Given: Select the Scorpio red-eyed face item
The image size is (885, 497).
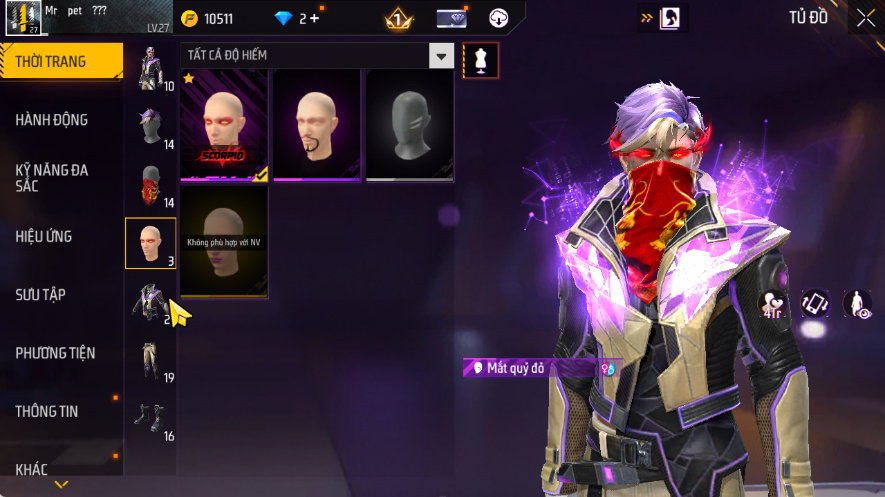Looking at the screenshot, I should point(224,125).
